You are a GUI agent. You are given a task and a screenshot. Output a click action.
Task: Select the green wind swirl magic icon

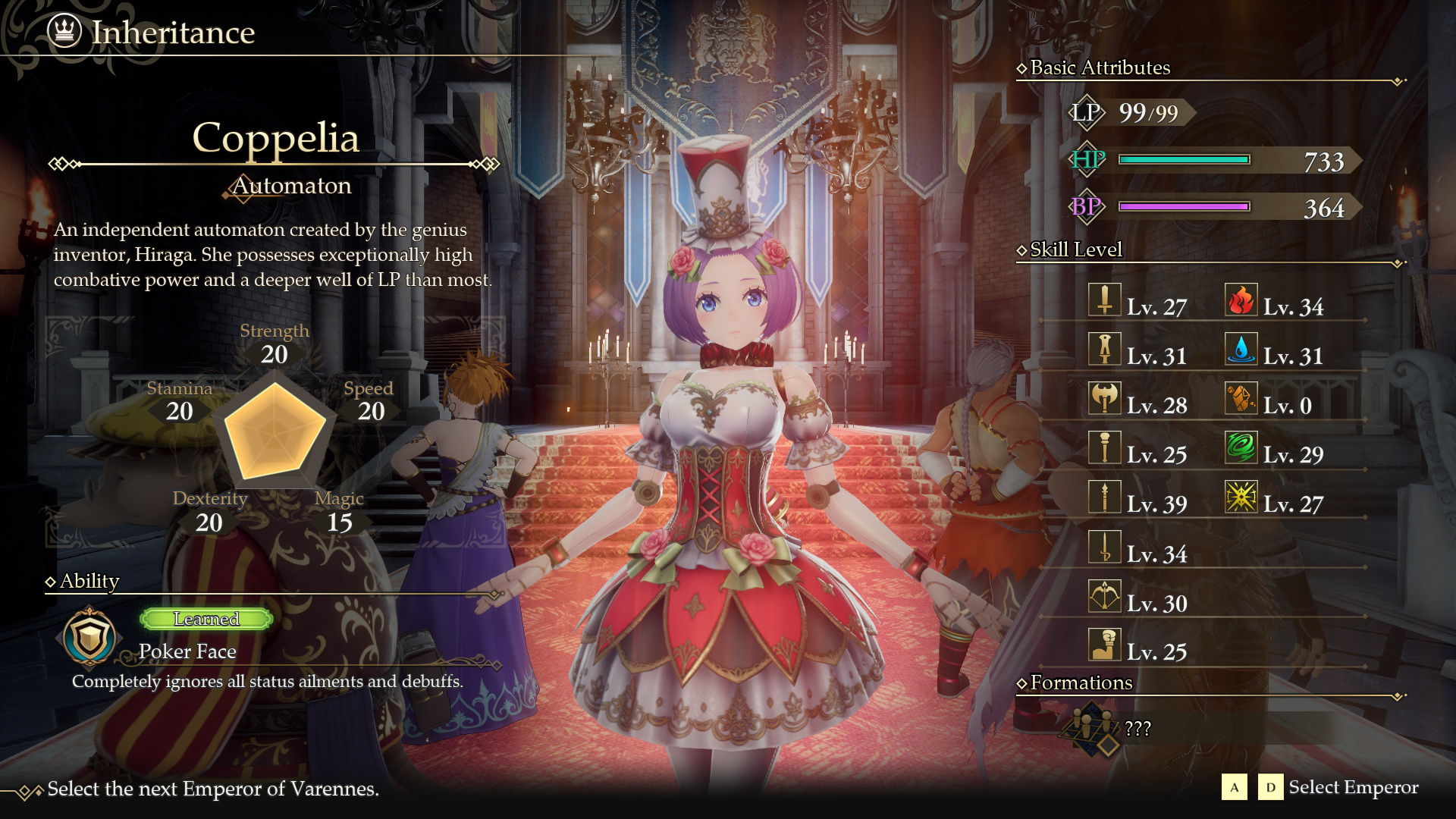tap(1241, 448)
